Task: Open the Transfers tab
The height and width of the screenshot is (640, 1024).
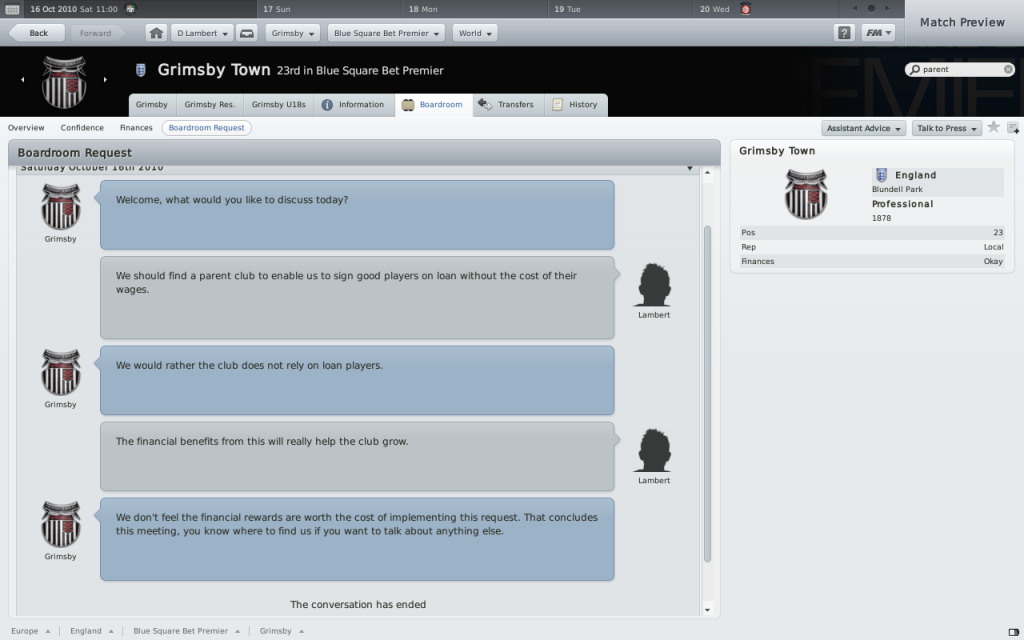Action: [x=507, y=105]
